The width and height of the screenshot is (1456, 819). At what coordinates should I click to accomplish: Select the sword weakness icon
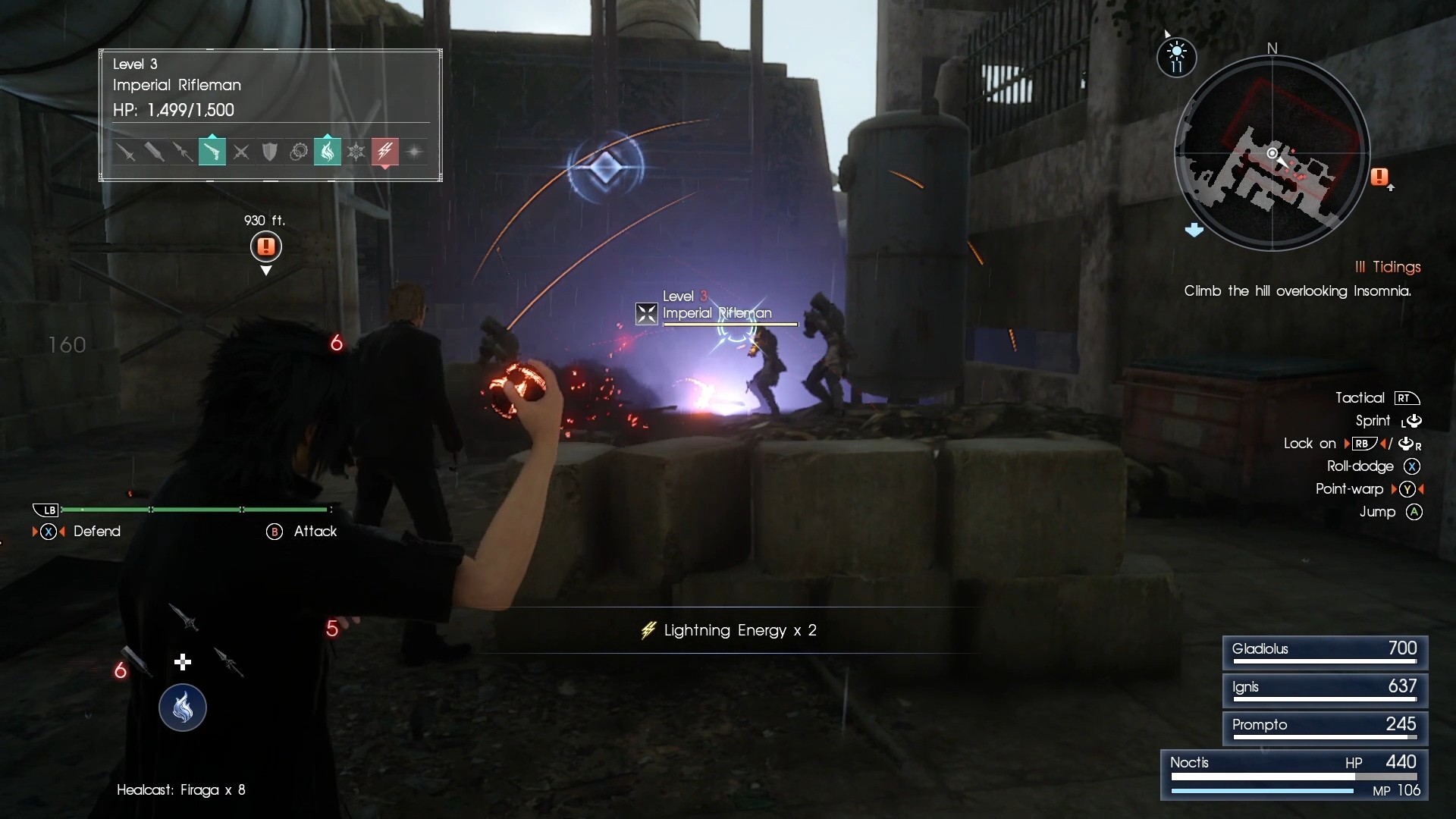tap(127, 152)
